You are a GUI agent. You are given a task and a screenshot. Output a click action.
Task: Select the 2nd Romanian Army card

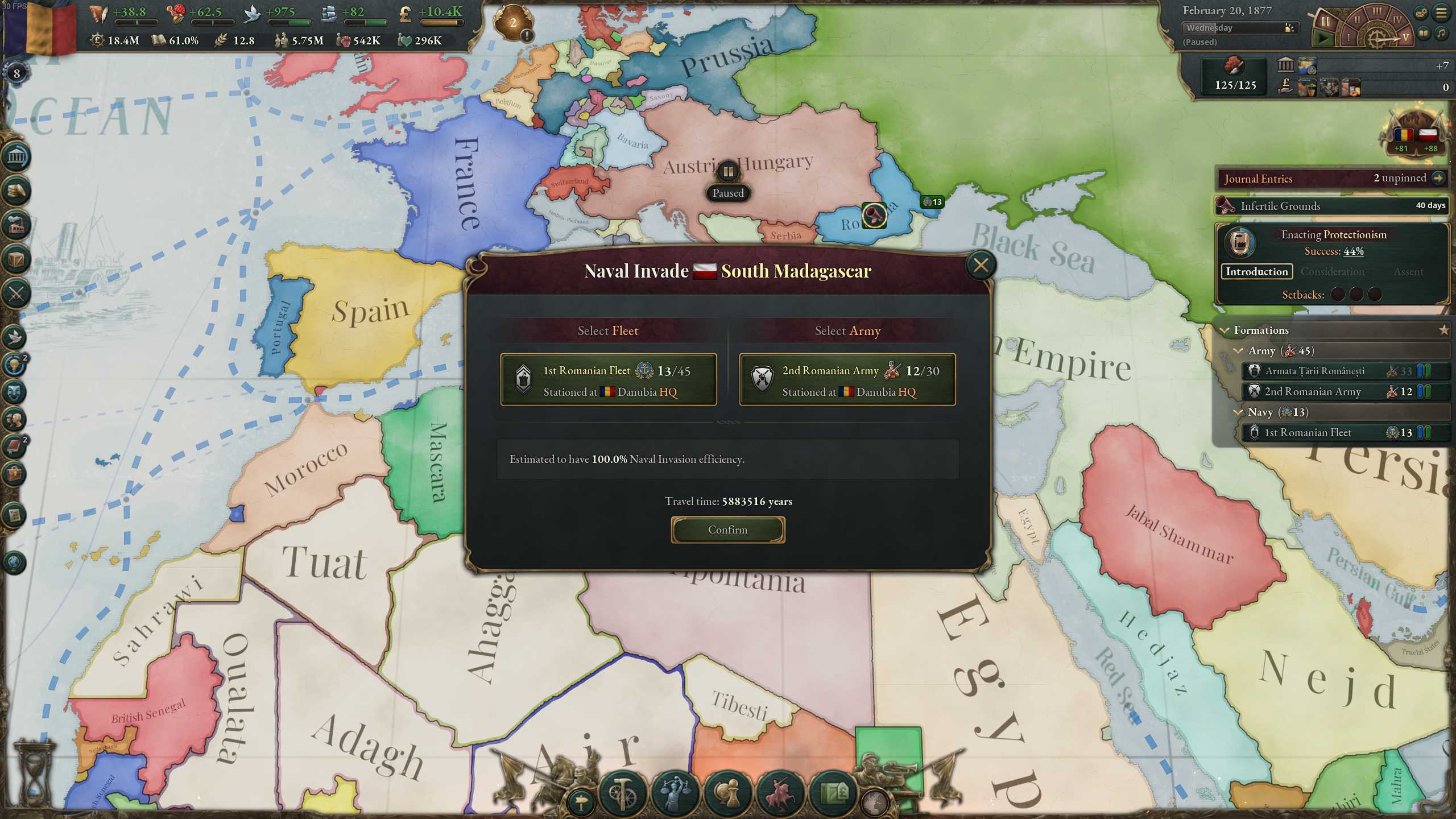[847, 380]
